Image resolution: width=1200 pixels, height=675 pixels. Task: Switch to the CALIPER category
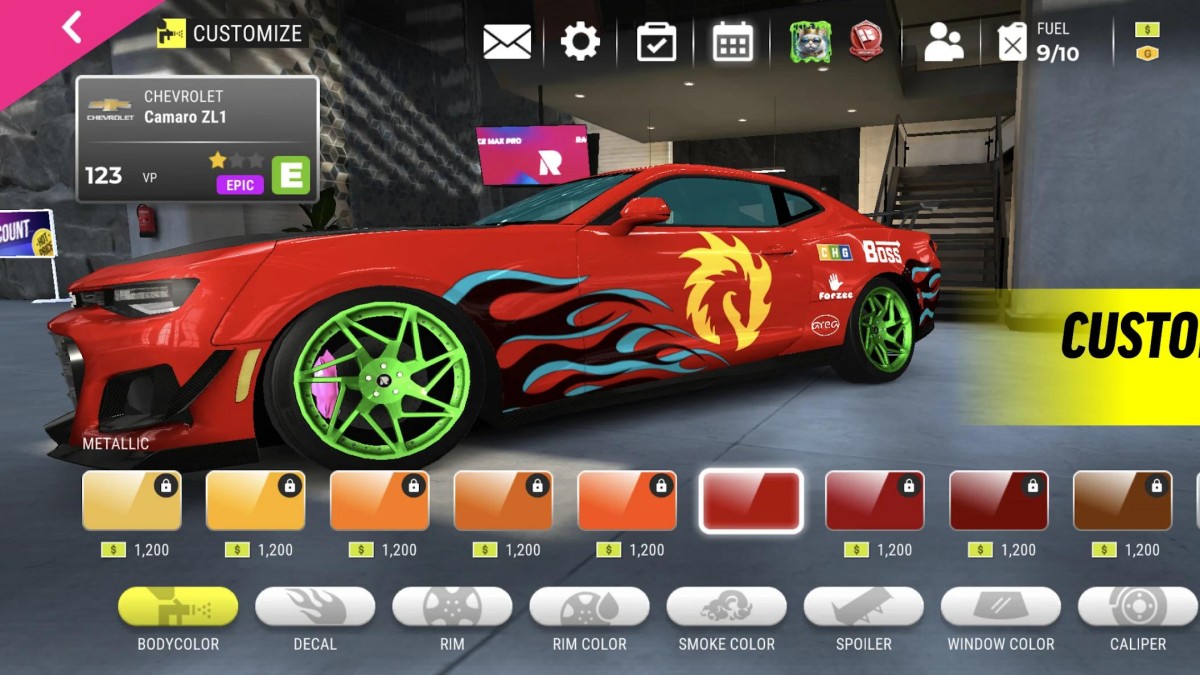pos(1137,607)
